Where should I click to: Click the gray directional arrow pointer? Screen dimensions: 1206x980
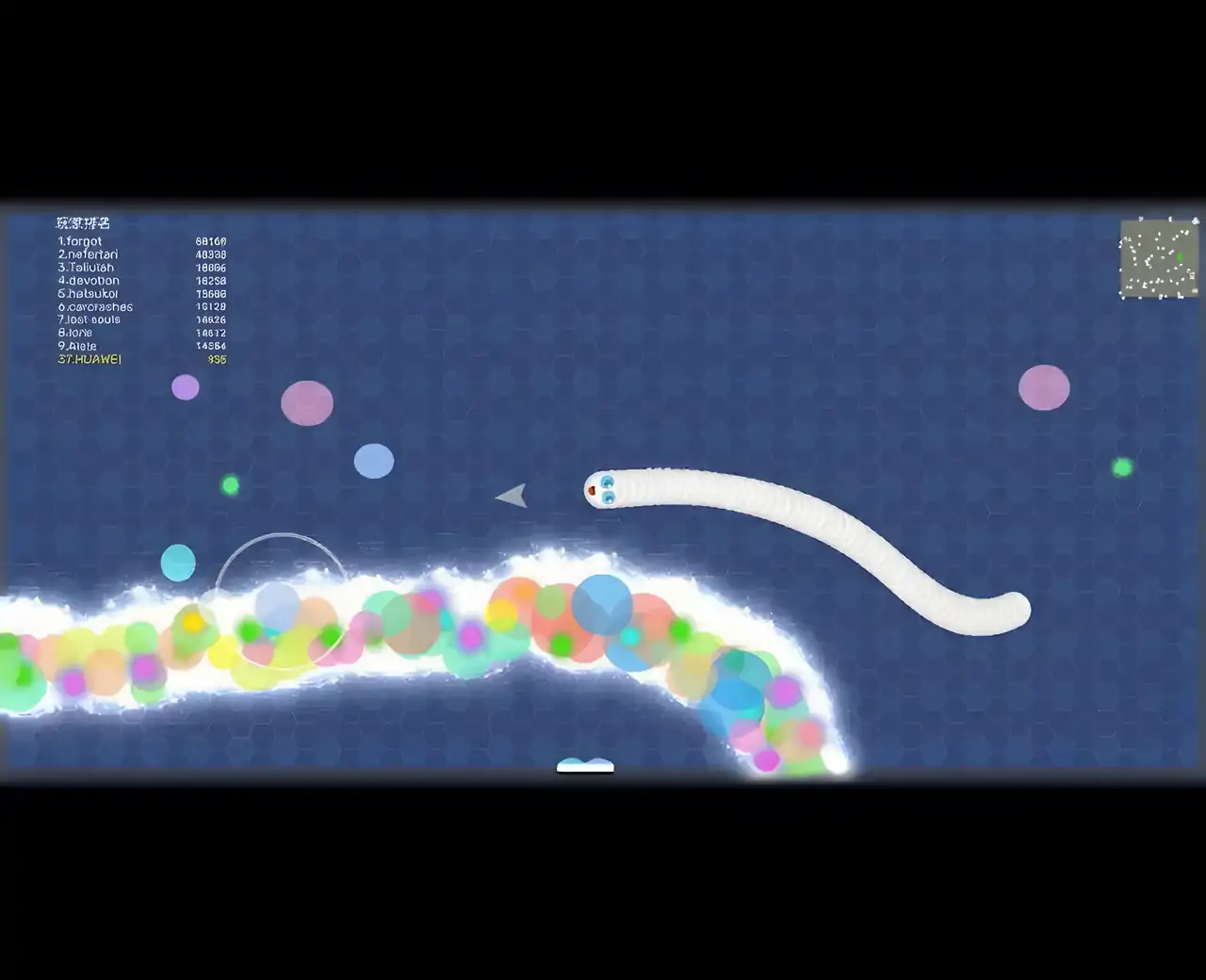(512, 495)
